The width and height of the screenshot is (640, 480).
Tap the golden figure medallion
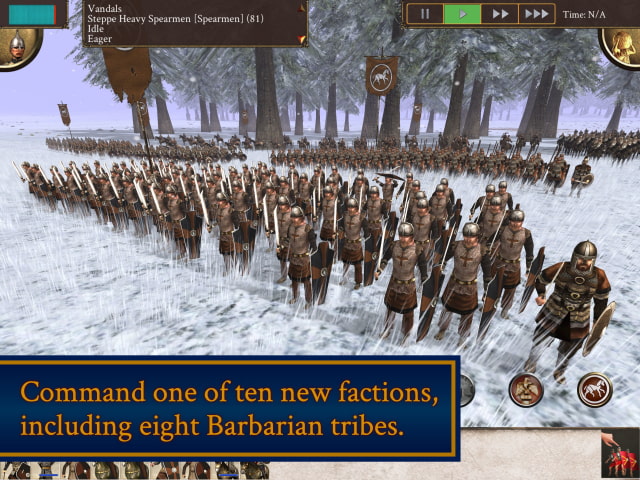[622, 45]
